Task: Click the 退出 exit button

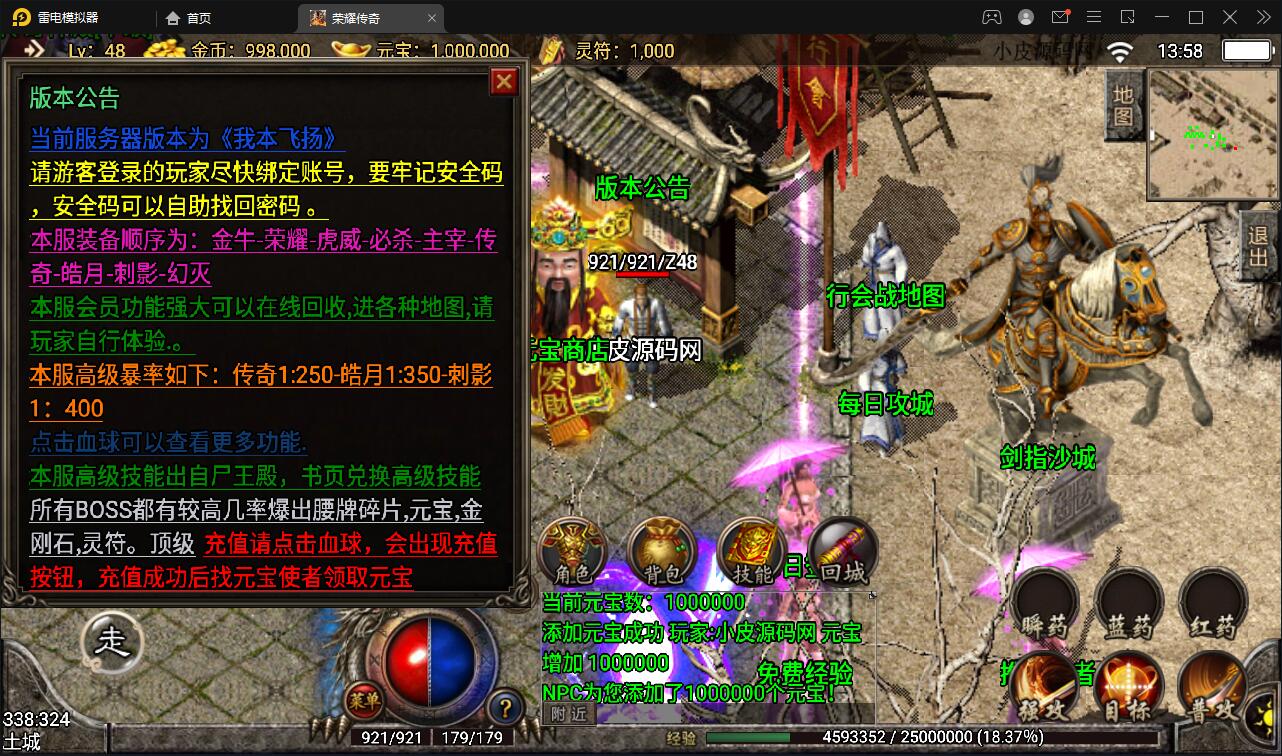Action: [x=1258, y=246]
